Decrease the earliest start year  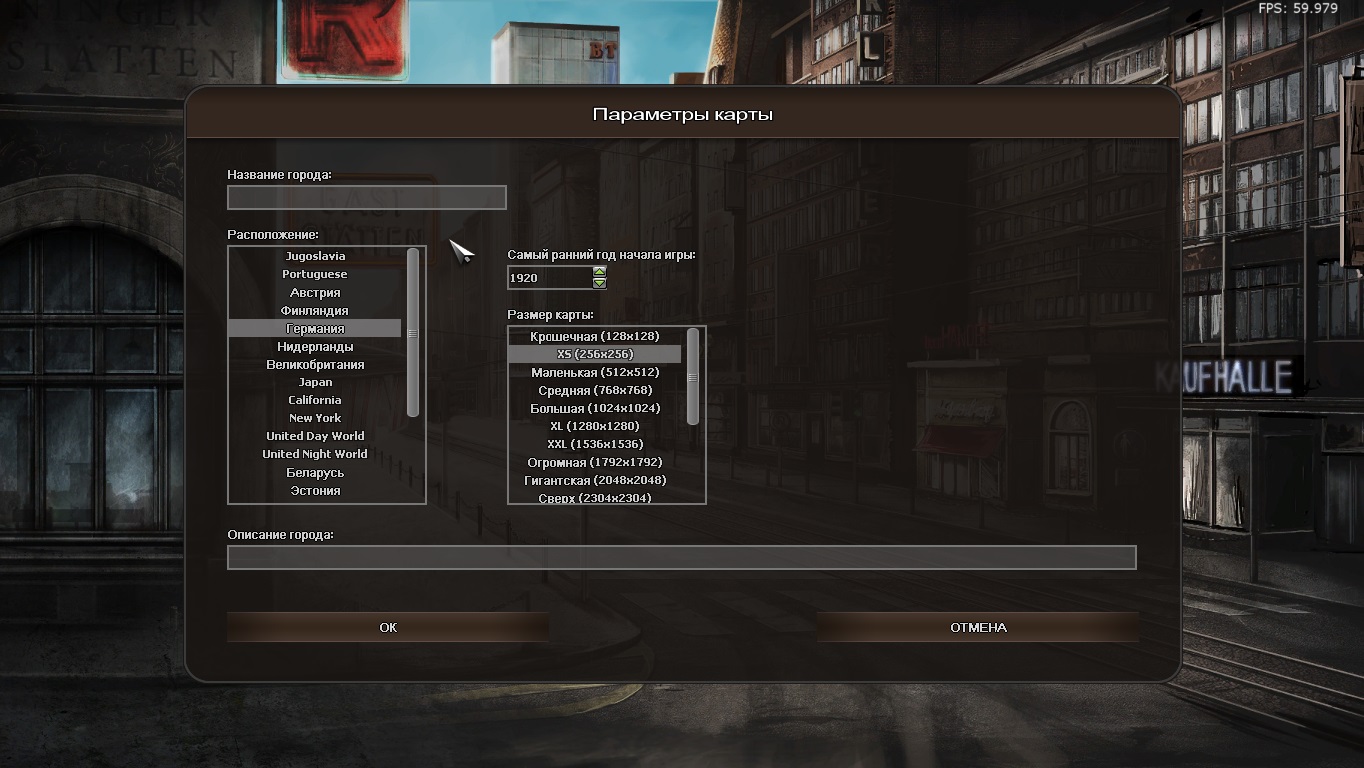coord(600,283)
